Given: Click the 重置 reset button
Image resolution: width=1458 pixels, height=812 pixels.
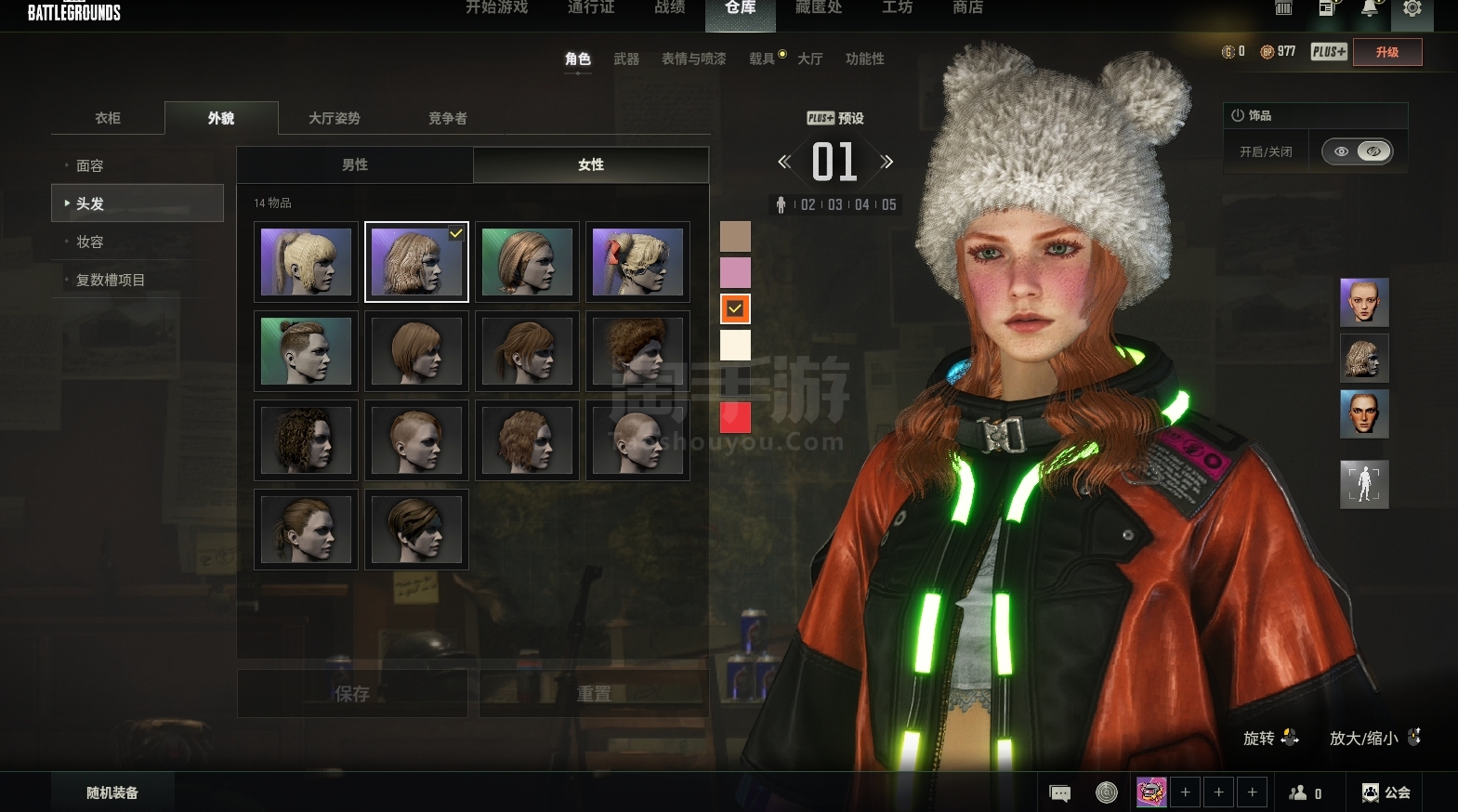Looking at the screenshot, I should pyautogui.click(x=594, y=694).
